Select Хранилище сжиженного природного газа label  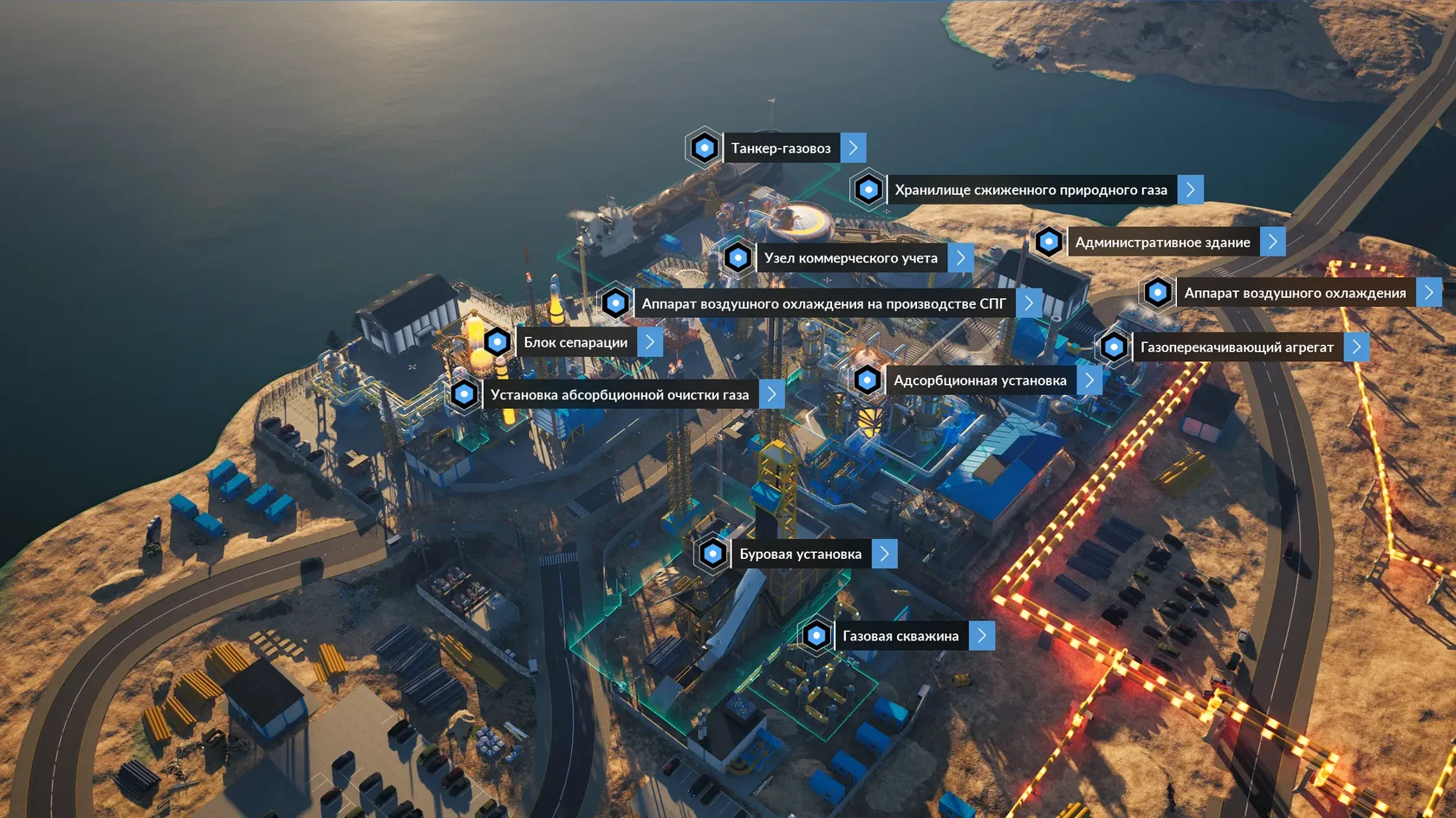[x=1030, y=190]
